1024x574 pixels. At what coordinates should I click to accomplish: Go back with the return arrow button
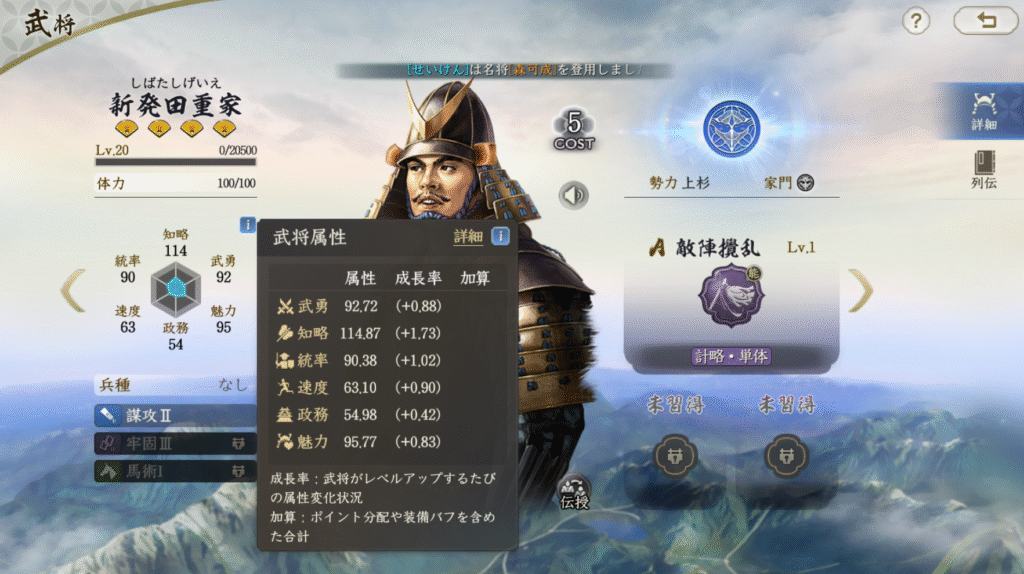(x=985, y=21)
